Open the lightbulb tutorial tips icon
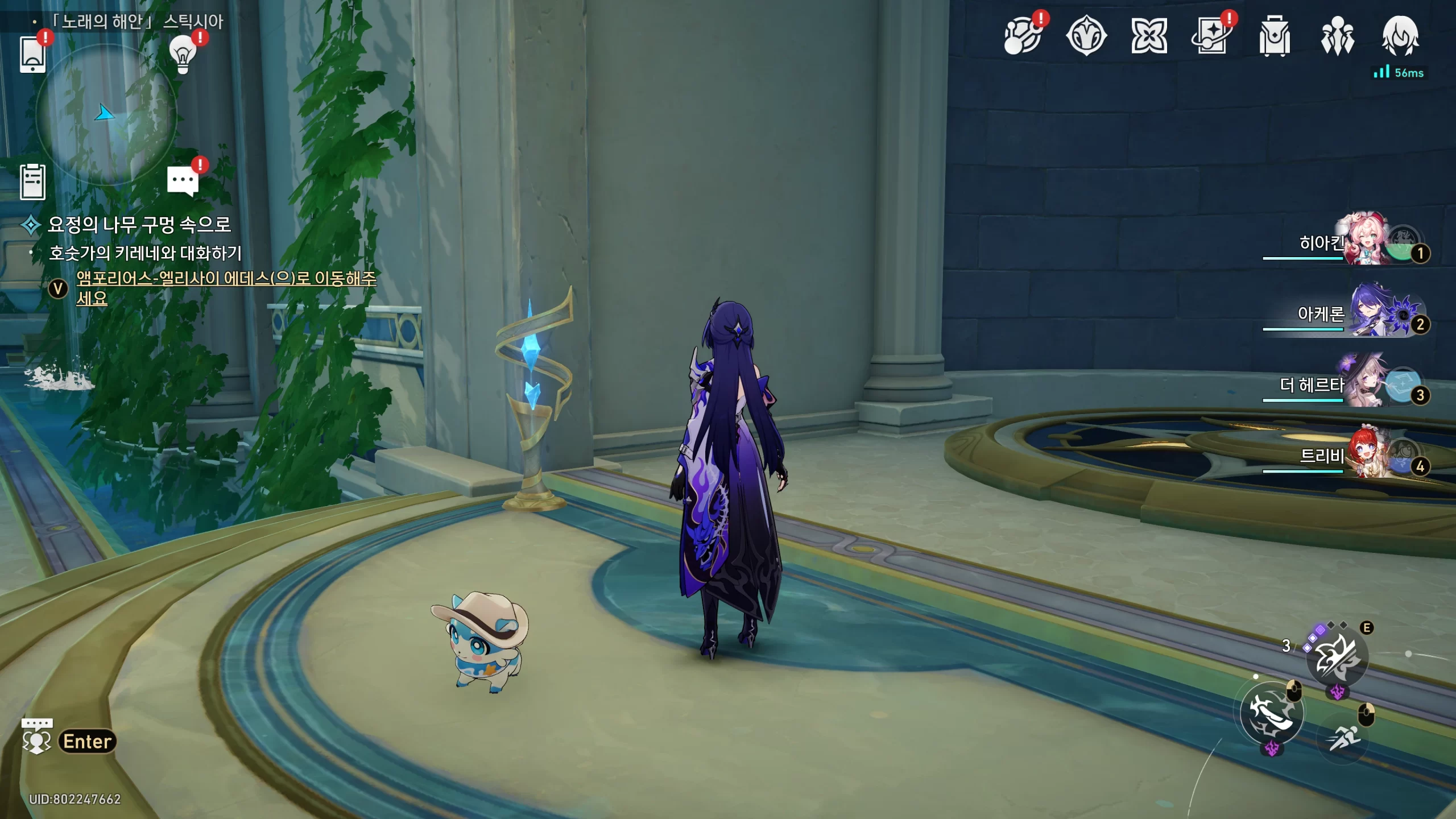Viewport: 1456px width, 819px height. (x=183, y=54)
